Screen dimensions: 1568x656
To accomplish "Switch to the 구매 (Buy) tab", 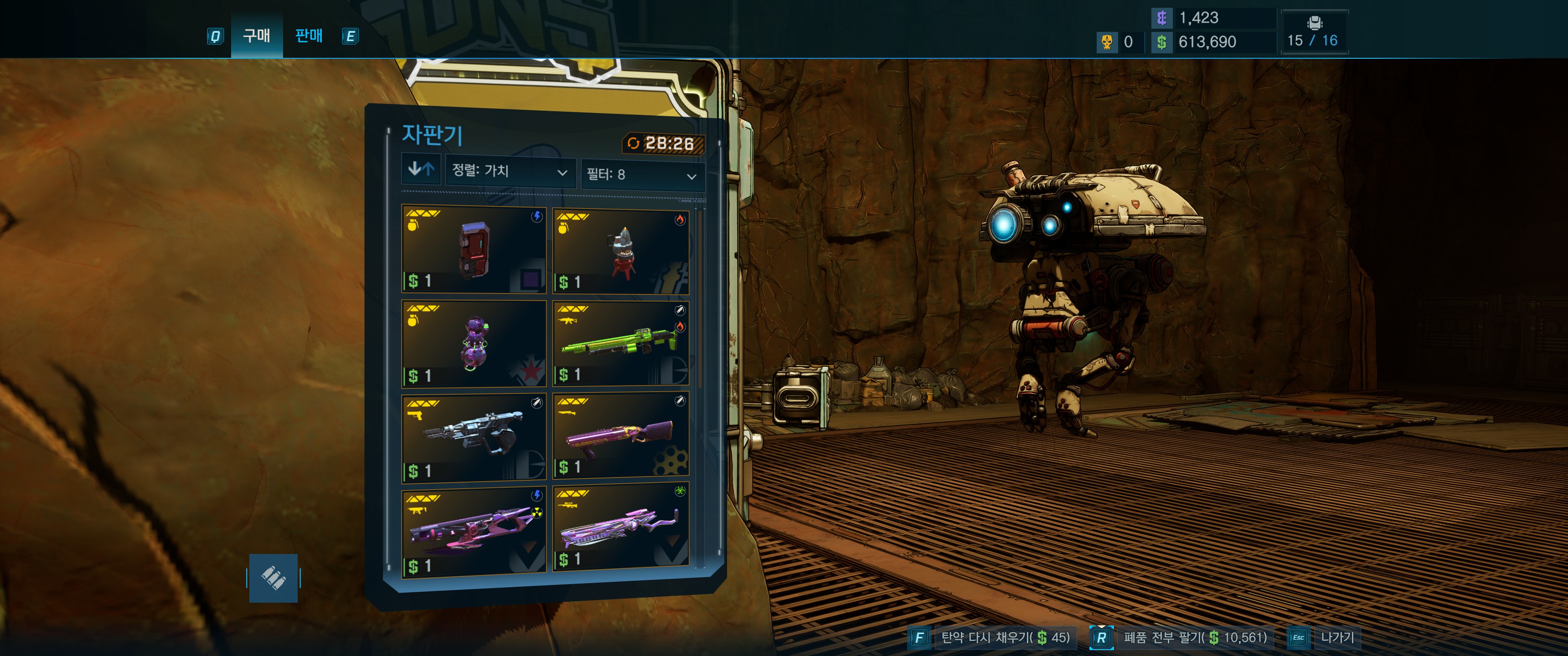I will [256, 36].
